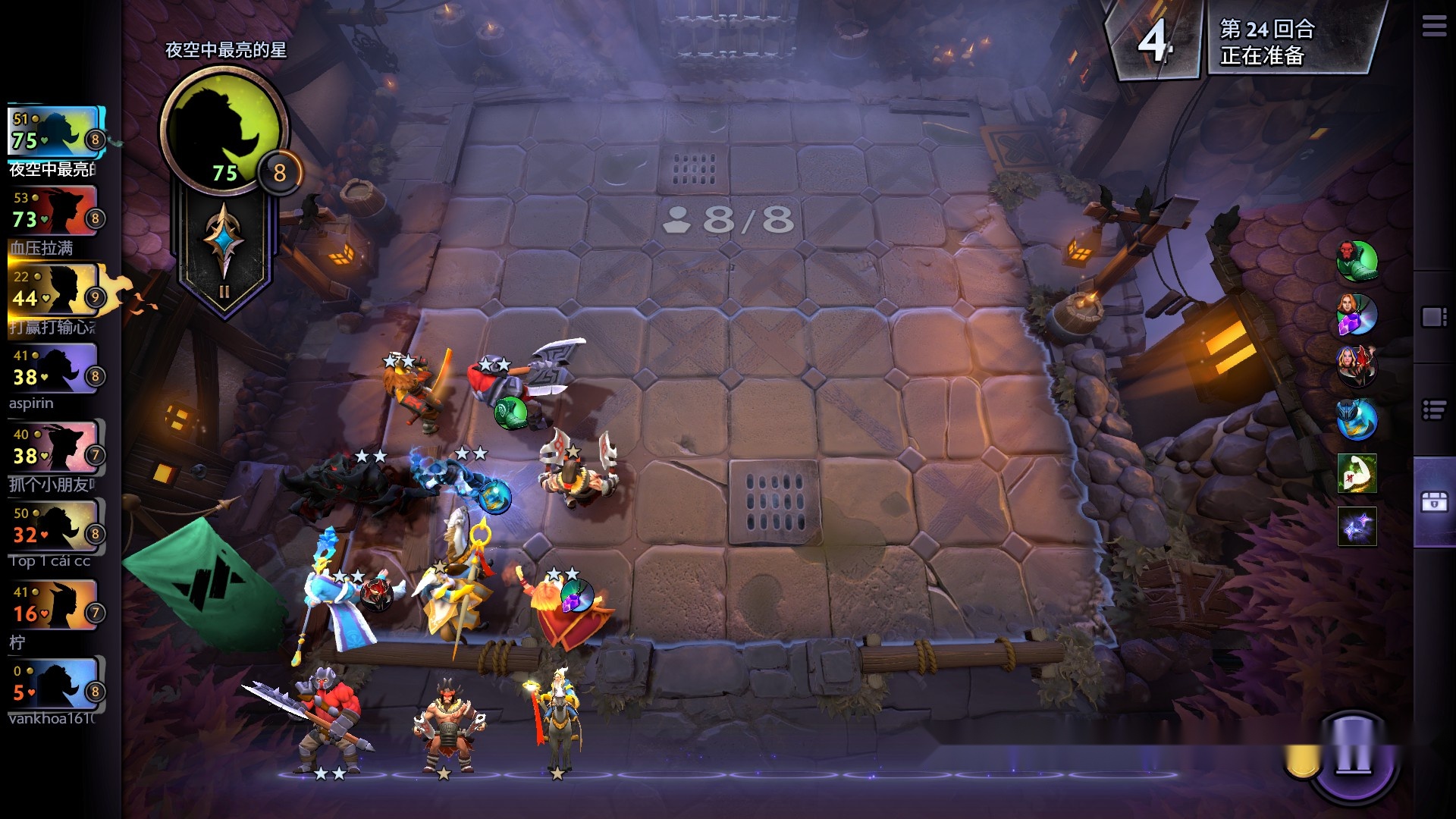Viewport: 1456px width, 819px height.
Task: Select the purple sparkles item icon
Action: (x=1357, y=526)
